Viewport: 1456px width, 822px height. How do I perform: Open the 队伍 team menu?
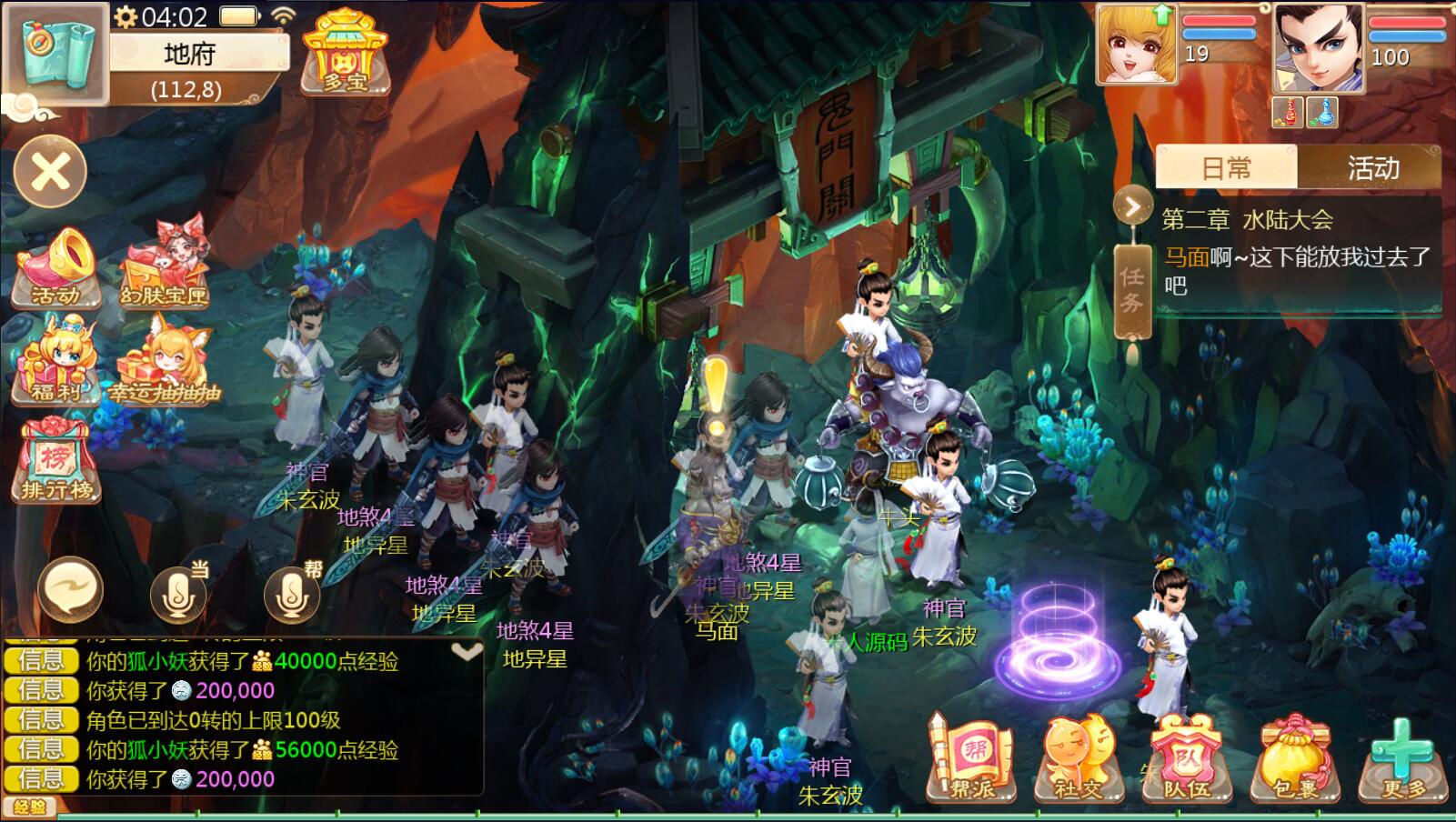[1187, 760]
